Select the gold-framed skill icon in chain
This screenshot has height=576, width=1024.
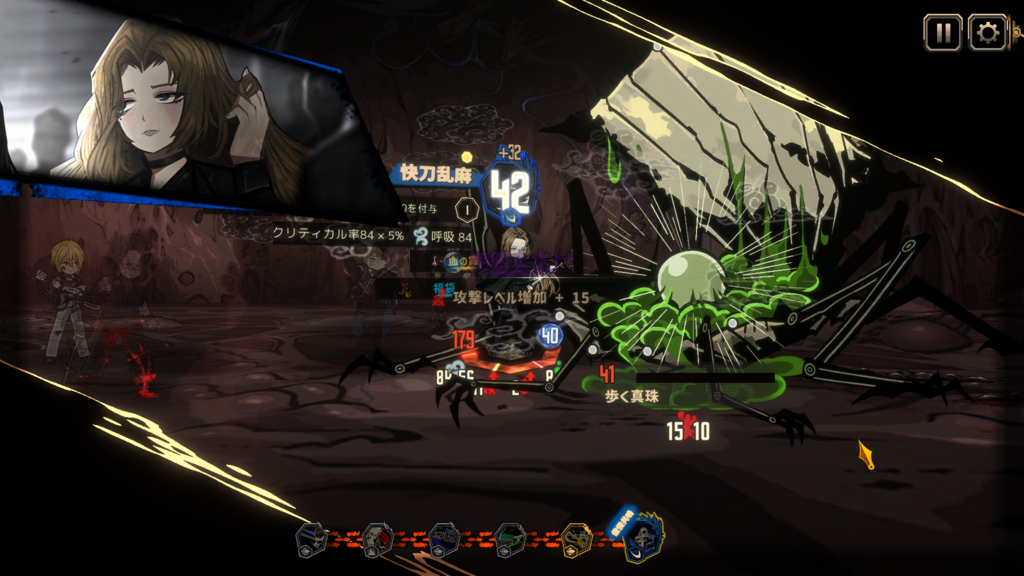point(577,540)
